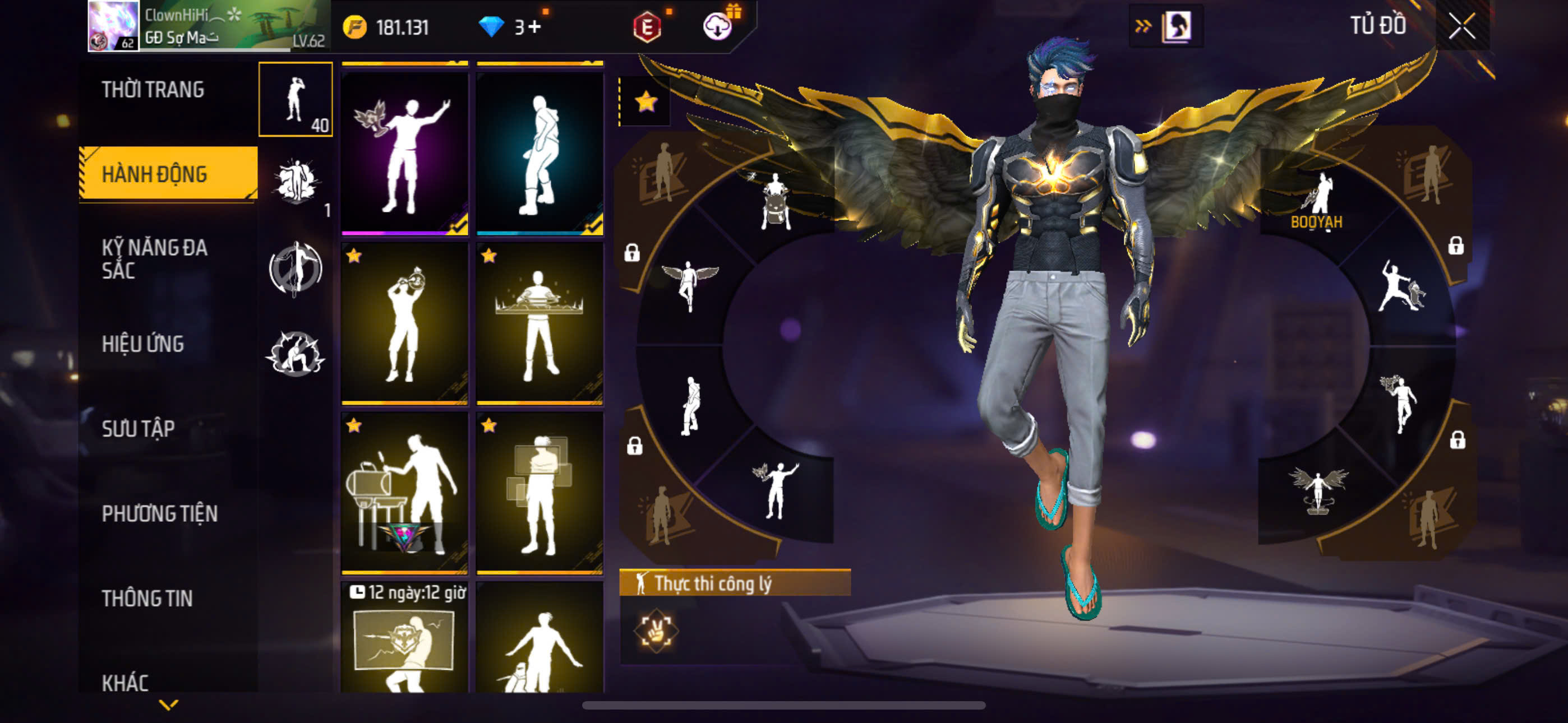1568x723 pixels.
Task: Toggle the gold star favorites filter
Action: pos(646,101)
